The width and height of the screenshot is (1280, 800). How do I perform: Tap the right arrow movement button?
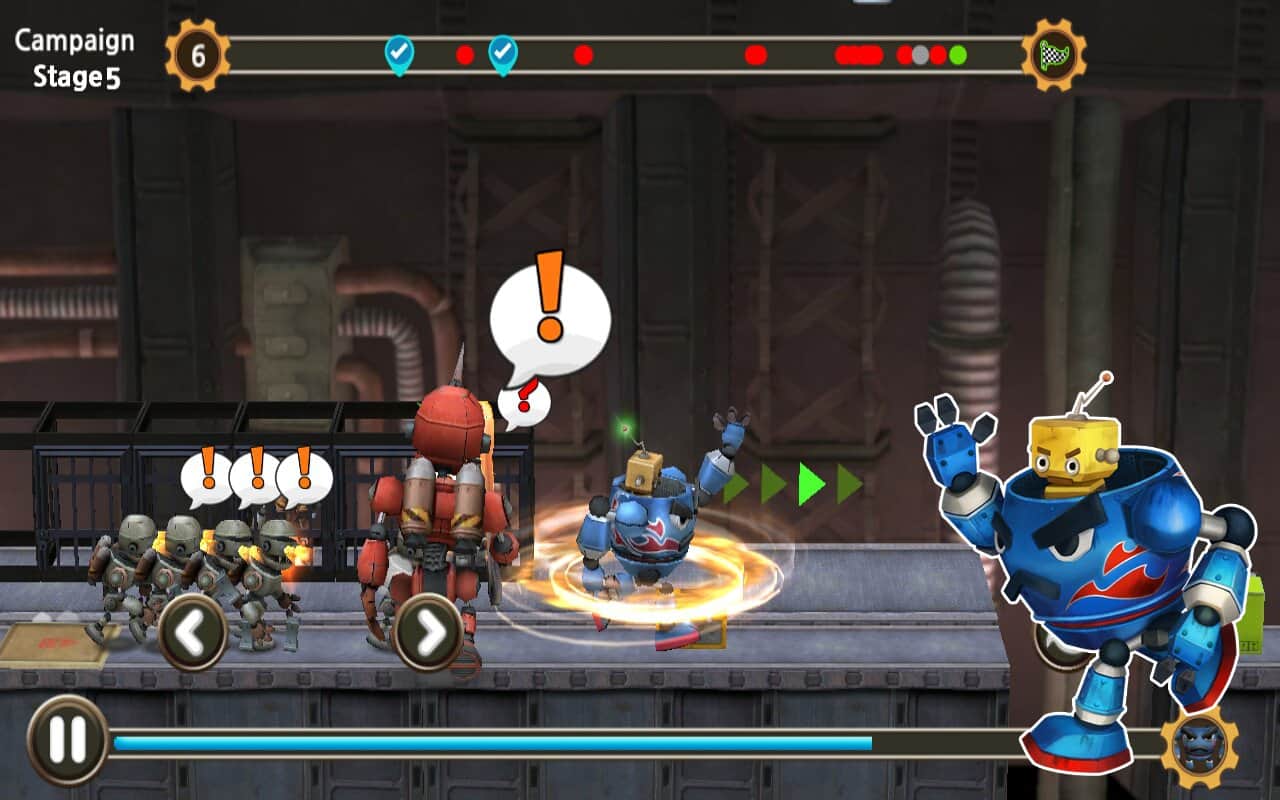pos(428,631)
